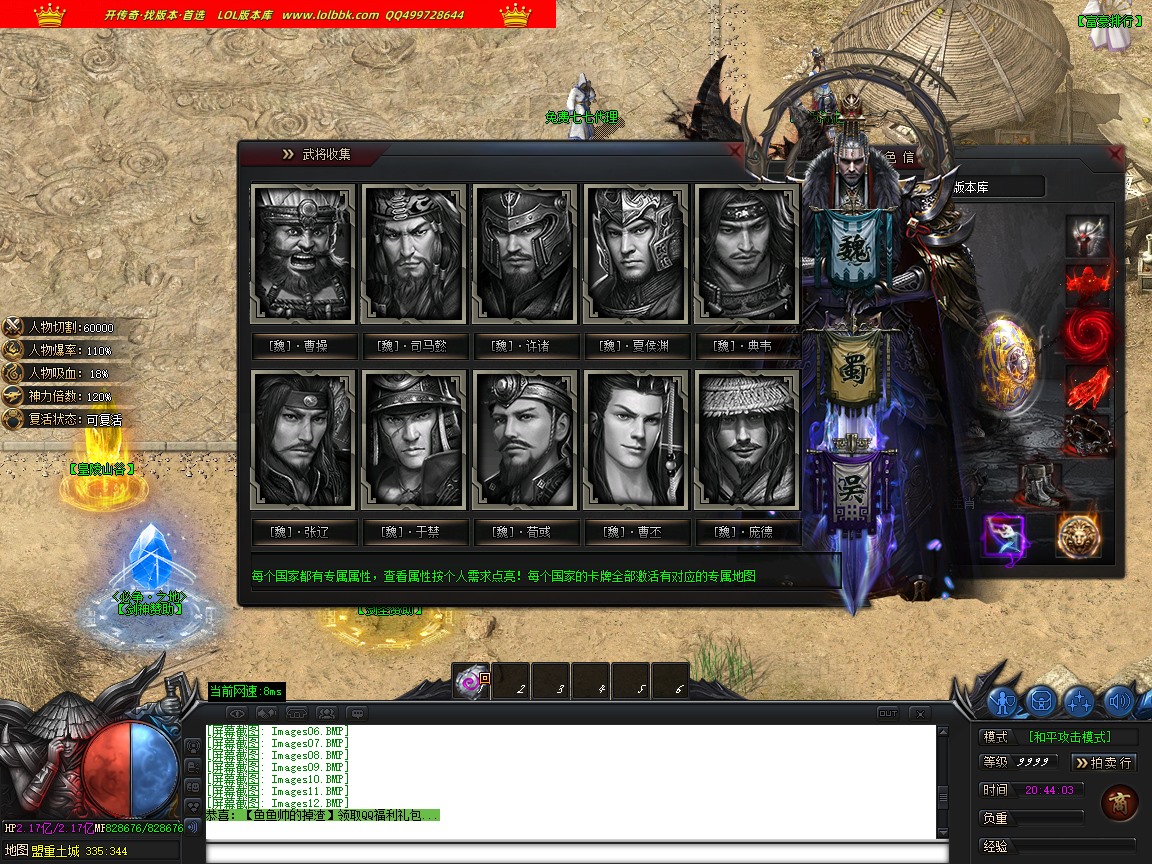Select the Cao Pi (曹丕) portrait card
Screen dimensions: 1152x864
point(636,440)
